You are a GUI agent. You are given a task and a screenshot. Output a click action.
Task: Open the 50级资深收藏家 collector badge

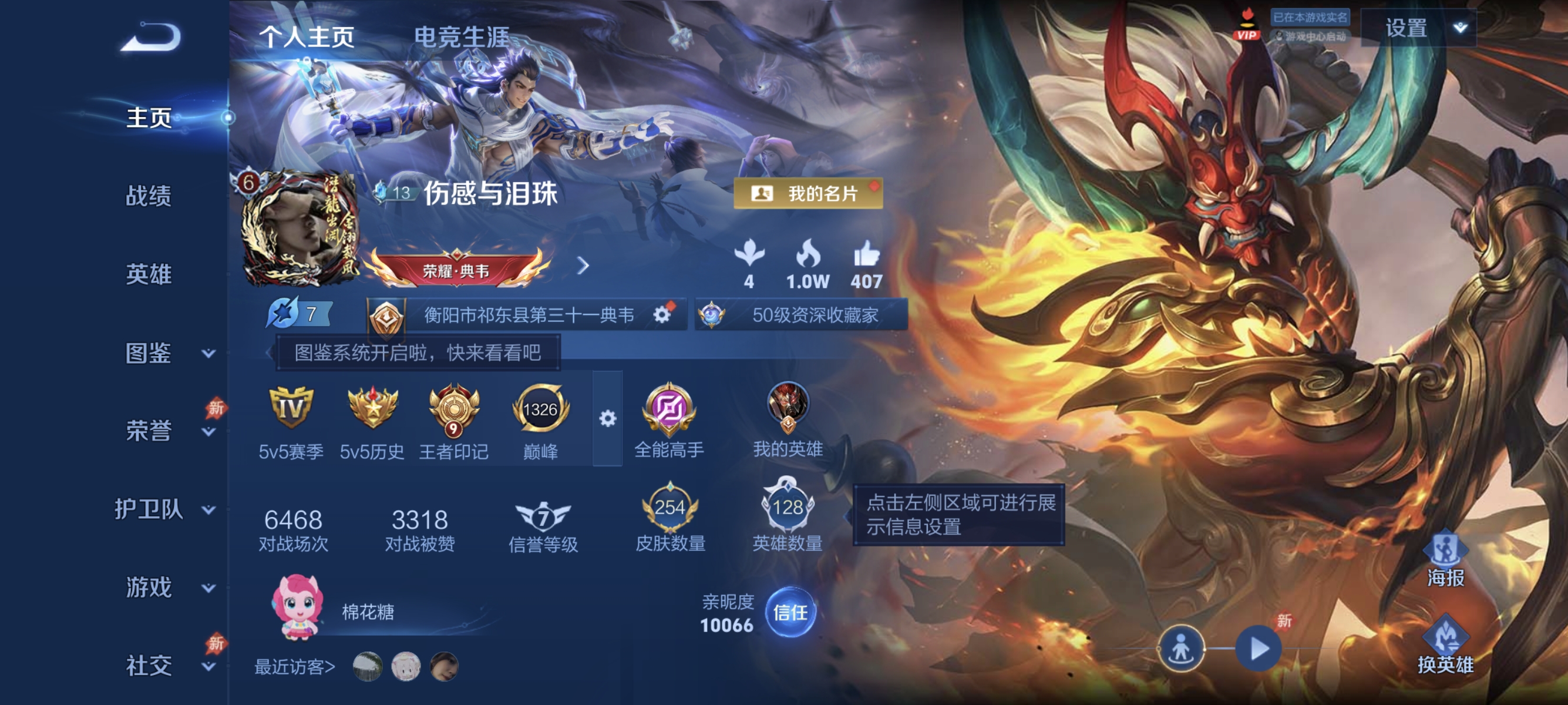pyautogui.click(x=798, y=315)
